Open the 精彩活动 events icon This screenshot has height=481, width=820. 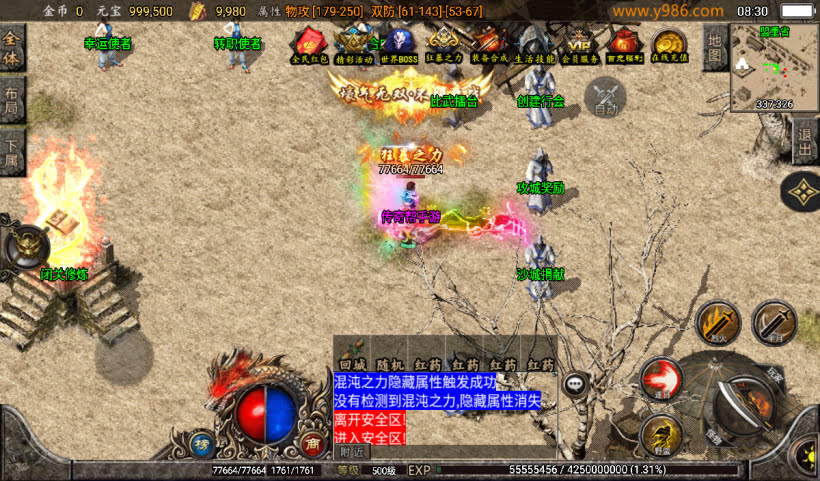click(352, 44)
